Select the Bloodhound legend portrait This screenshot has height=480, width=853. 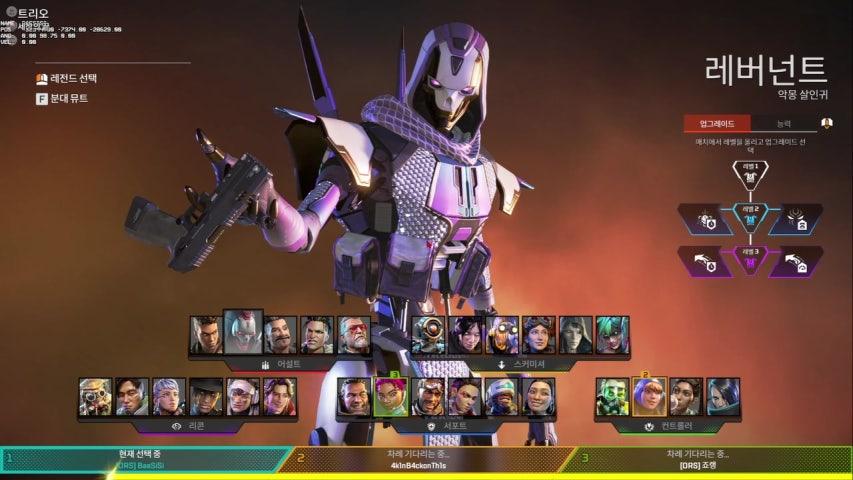(x=96, y=396)
